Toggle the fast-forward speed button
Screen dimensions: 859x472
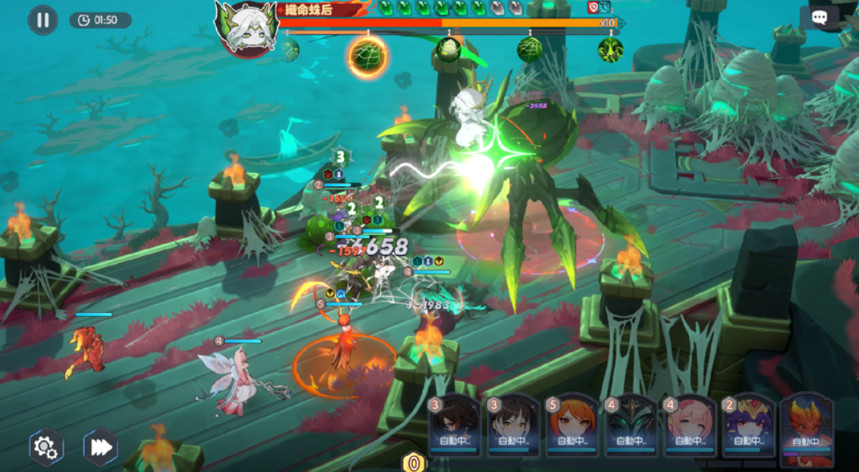(x=100, y=447)
